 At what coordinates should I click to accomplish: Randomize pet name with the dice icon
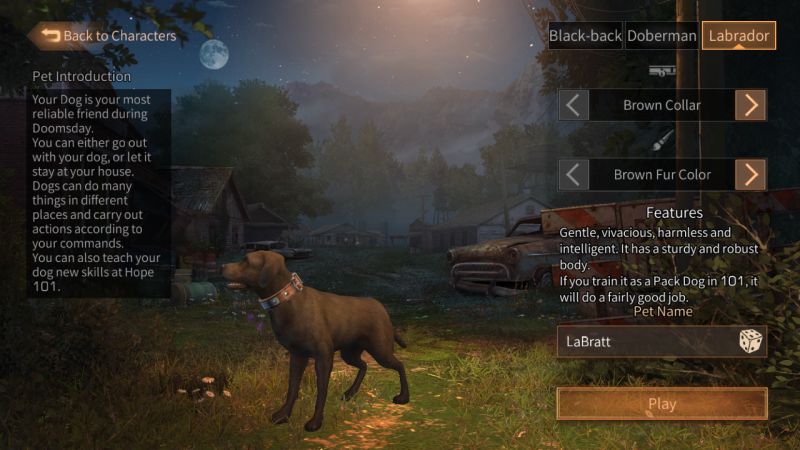click(751, 341)
